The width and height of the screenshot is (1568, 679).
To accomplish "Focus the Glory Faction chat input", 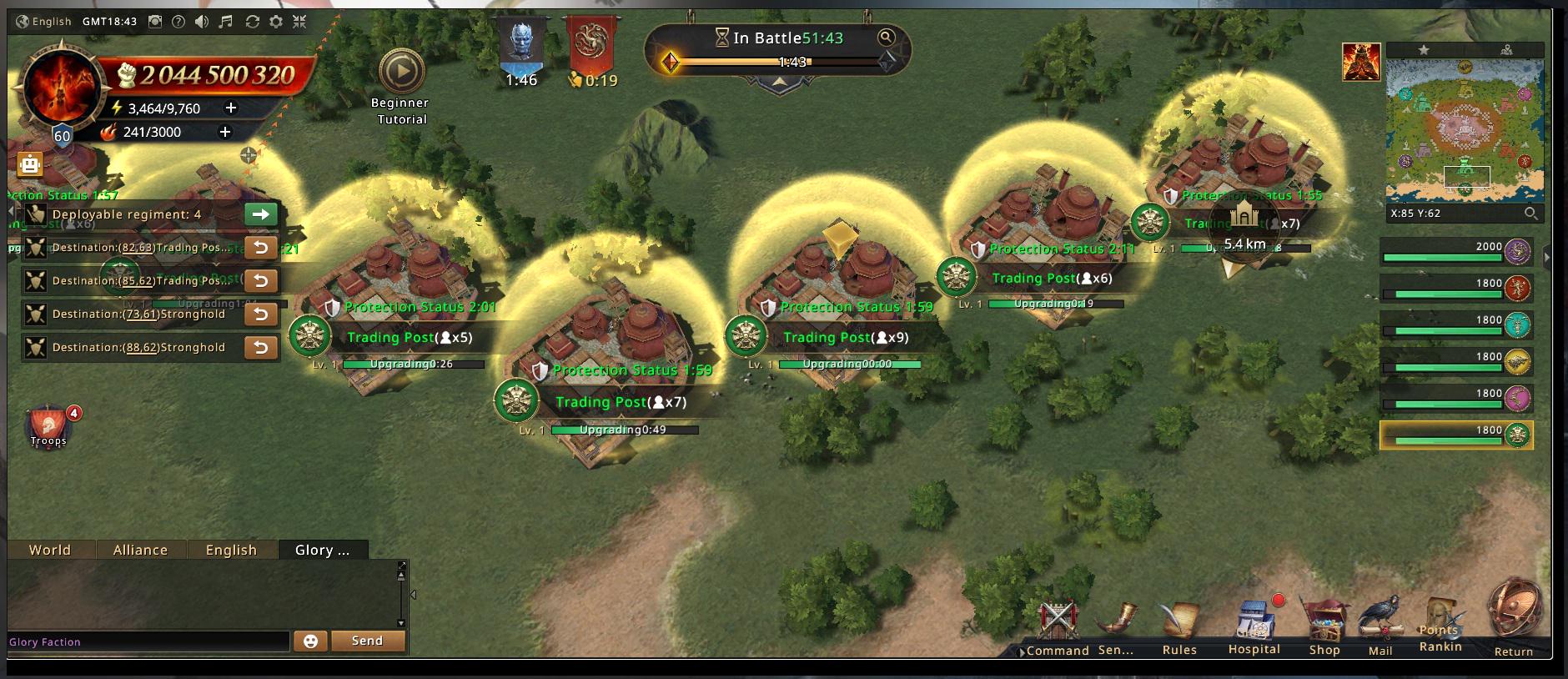I will tap(148, 641).
